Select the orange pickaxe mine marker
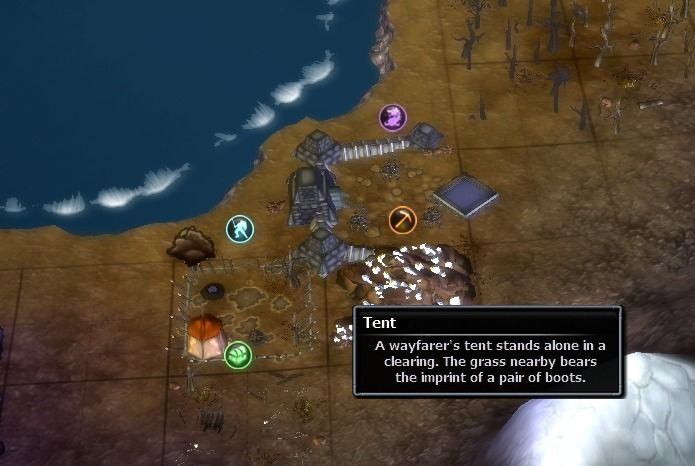The image size is (695, 466). (403, 219)
